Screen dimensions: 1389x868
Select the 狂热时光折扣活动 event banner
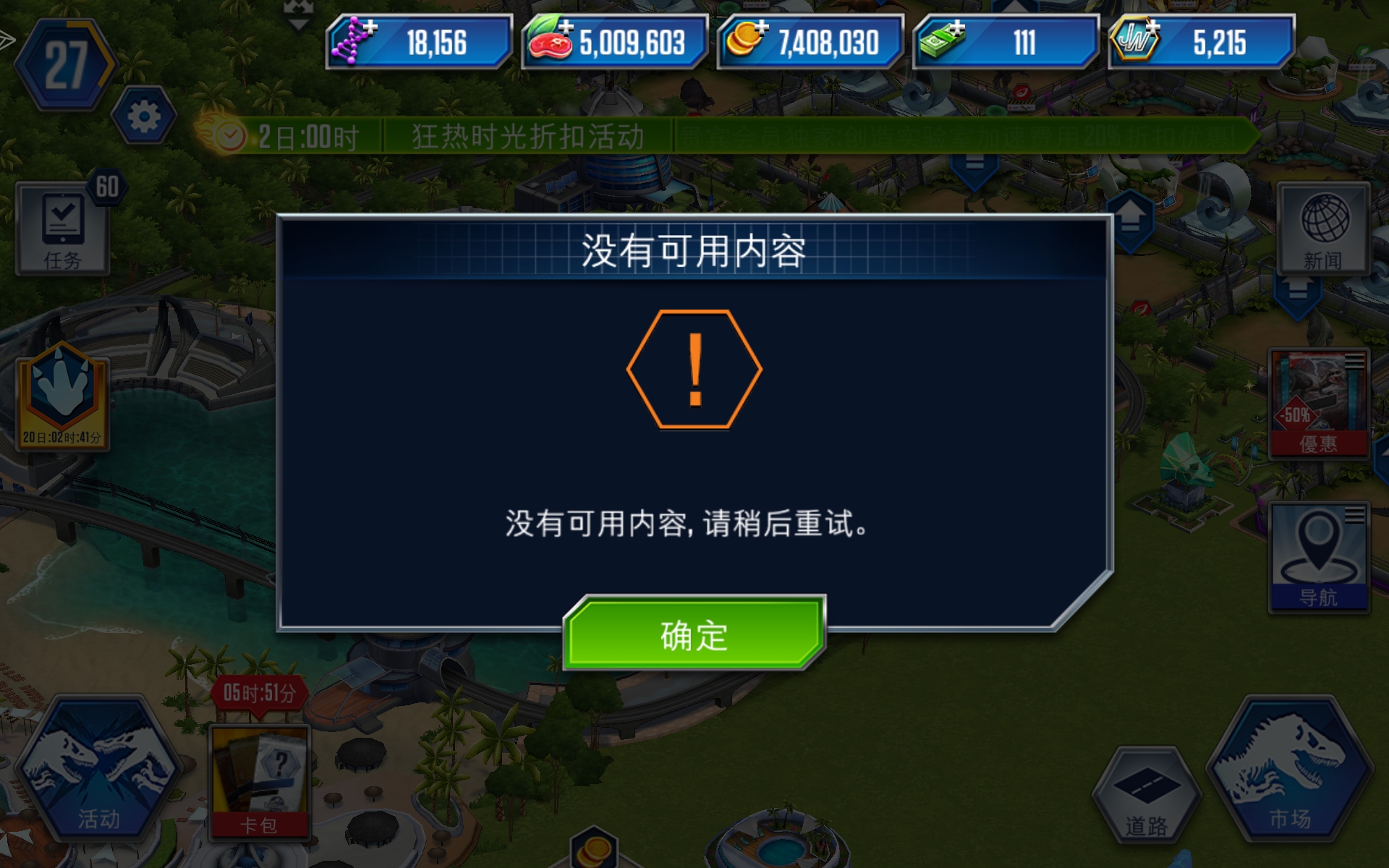point(532,135)
